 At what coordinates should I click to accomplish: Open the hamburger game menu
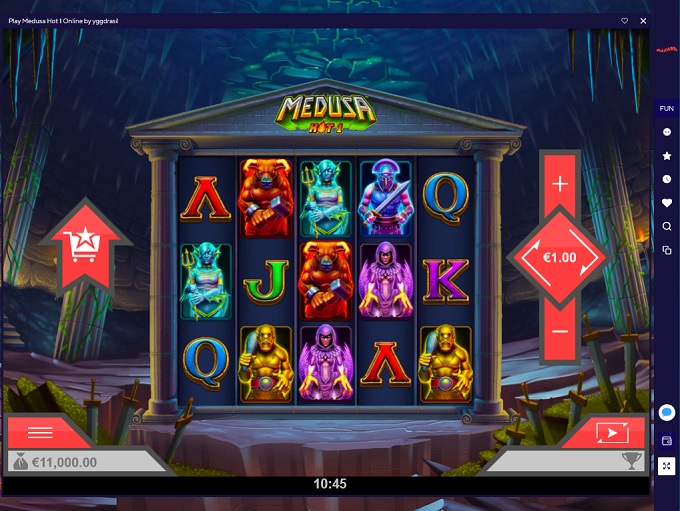(x=40, y=432)
